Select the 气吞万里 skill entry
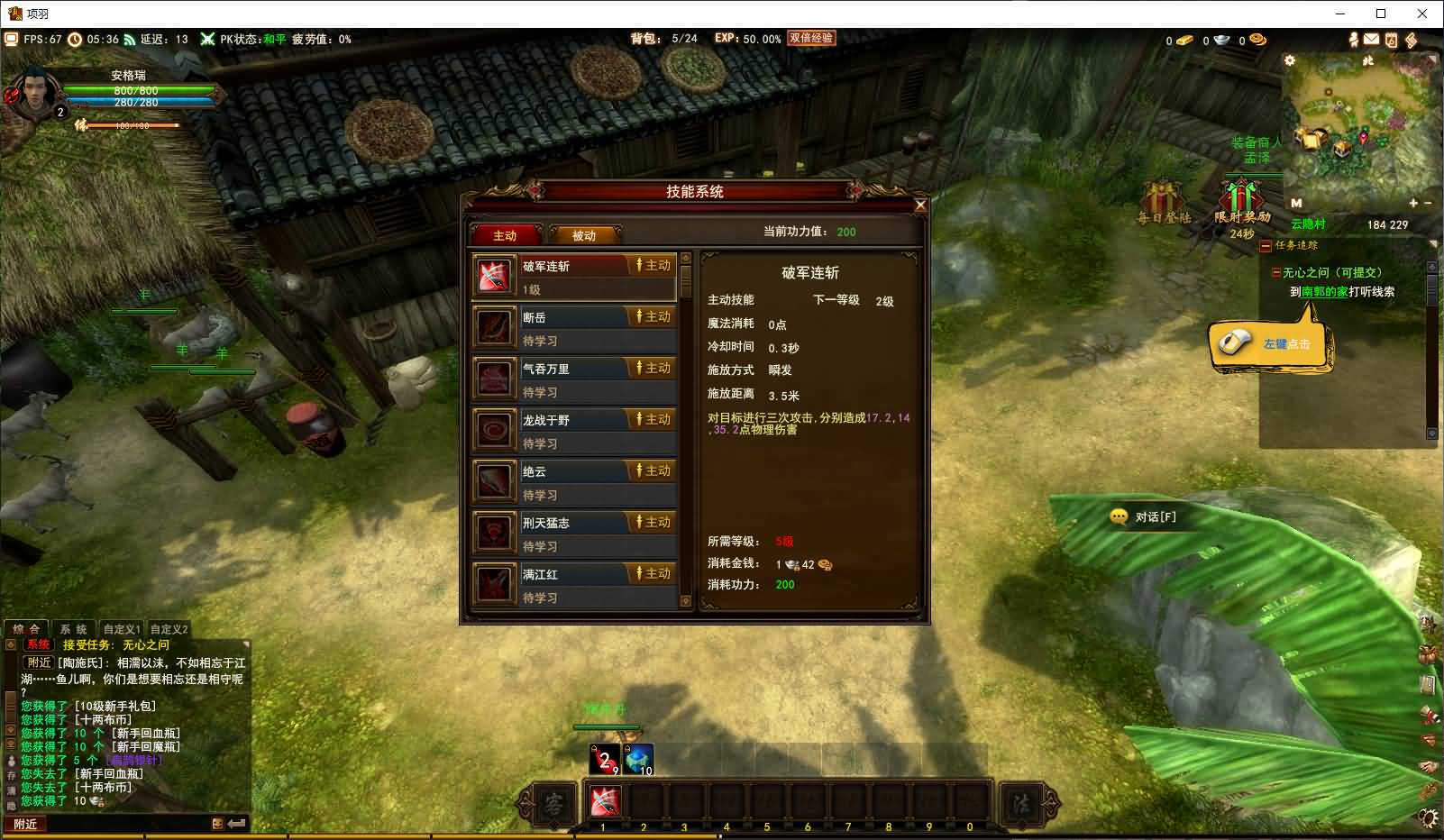This screenshot has height=840, width=1444. [574, 379]
